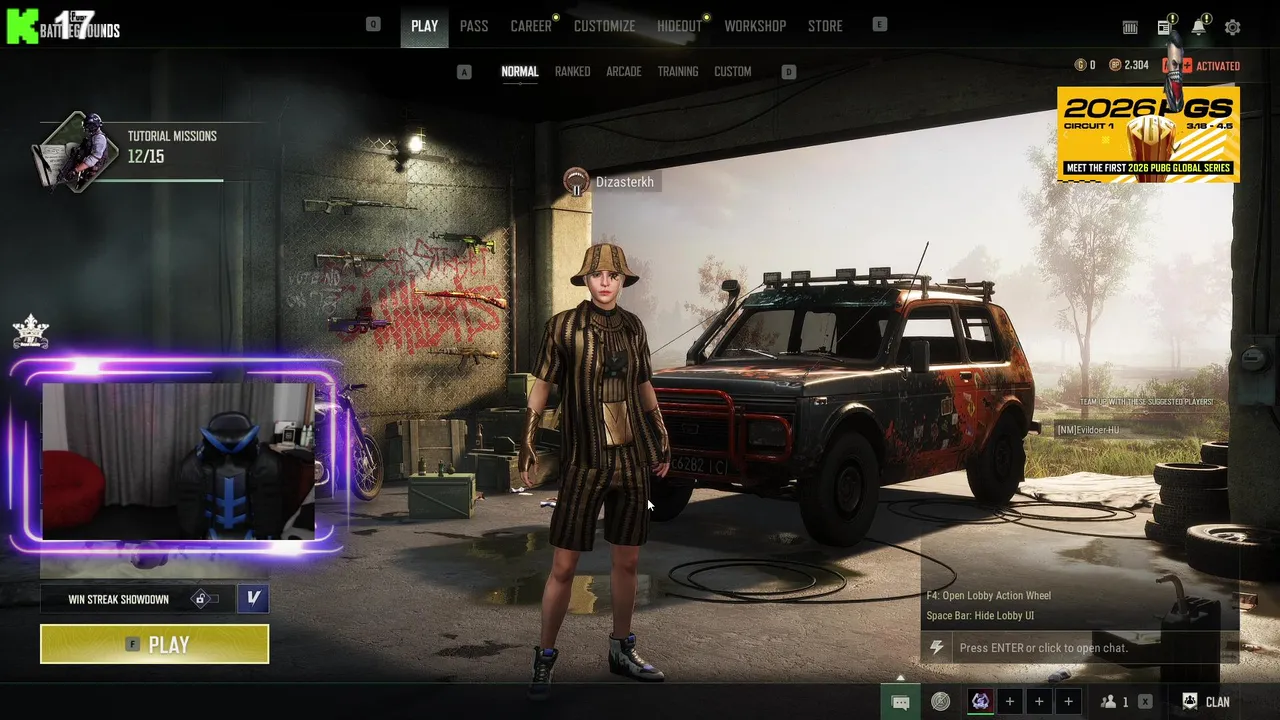Open the Store tab
This screenshot has height=720, width=1280.
click(825, 26)
